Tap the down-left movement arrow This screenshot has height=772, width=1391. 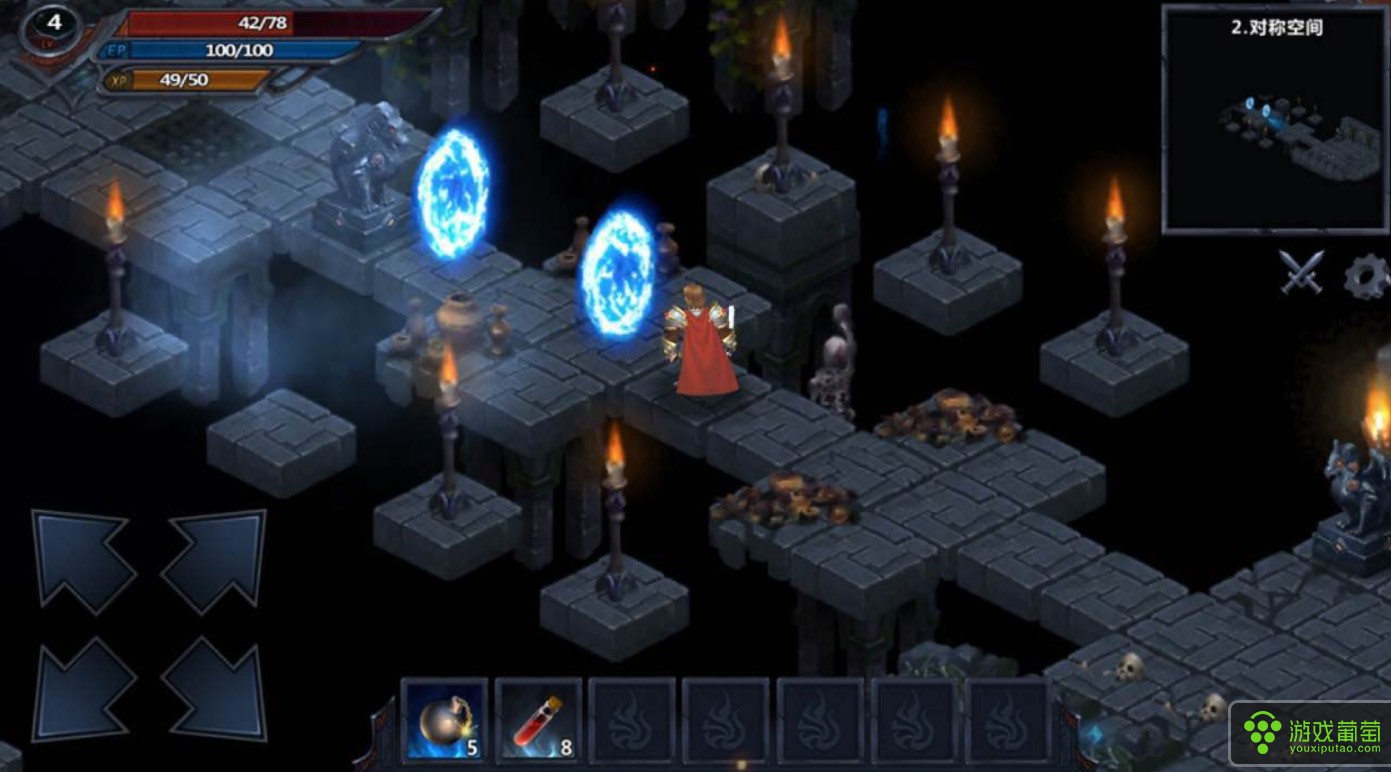(x=82, y=690)
